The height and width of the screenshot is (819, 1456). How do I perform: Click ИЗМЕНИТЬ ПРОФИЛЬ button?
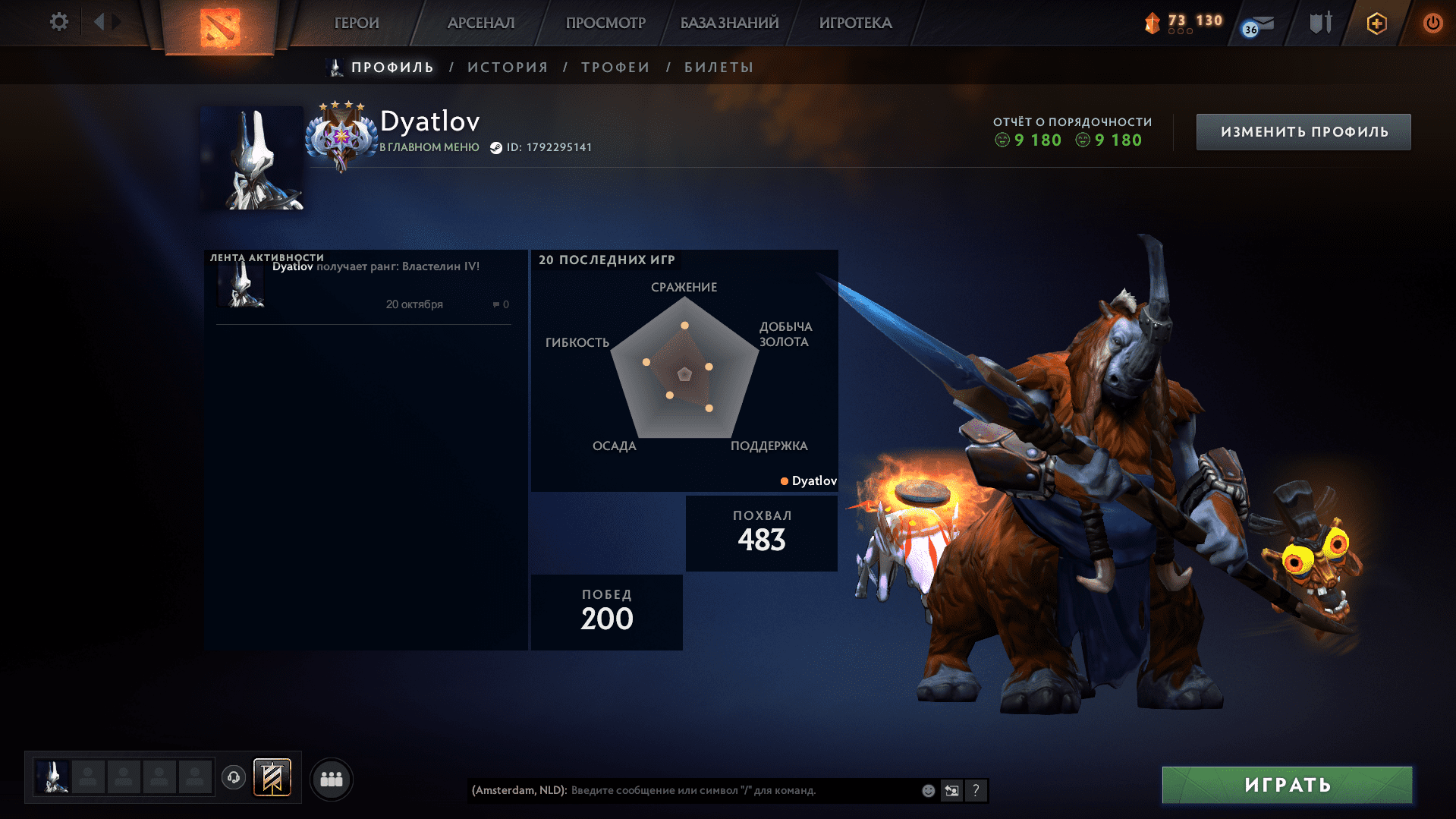1303,131
